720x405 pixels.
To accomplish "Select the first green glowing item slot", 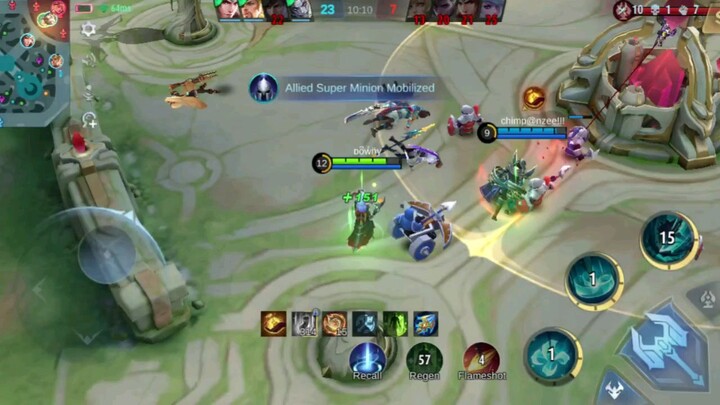I will tap(395, 323).
